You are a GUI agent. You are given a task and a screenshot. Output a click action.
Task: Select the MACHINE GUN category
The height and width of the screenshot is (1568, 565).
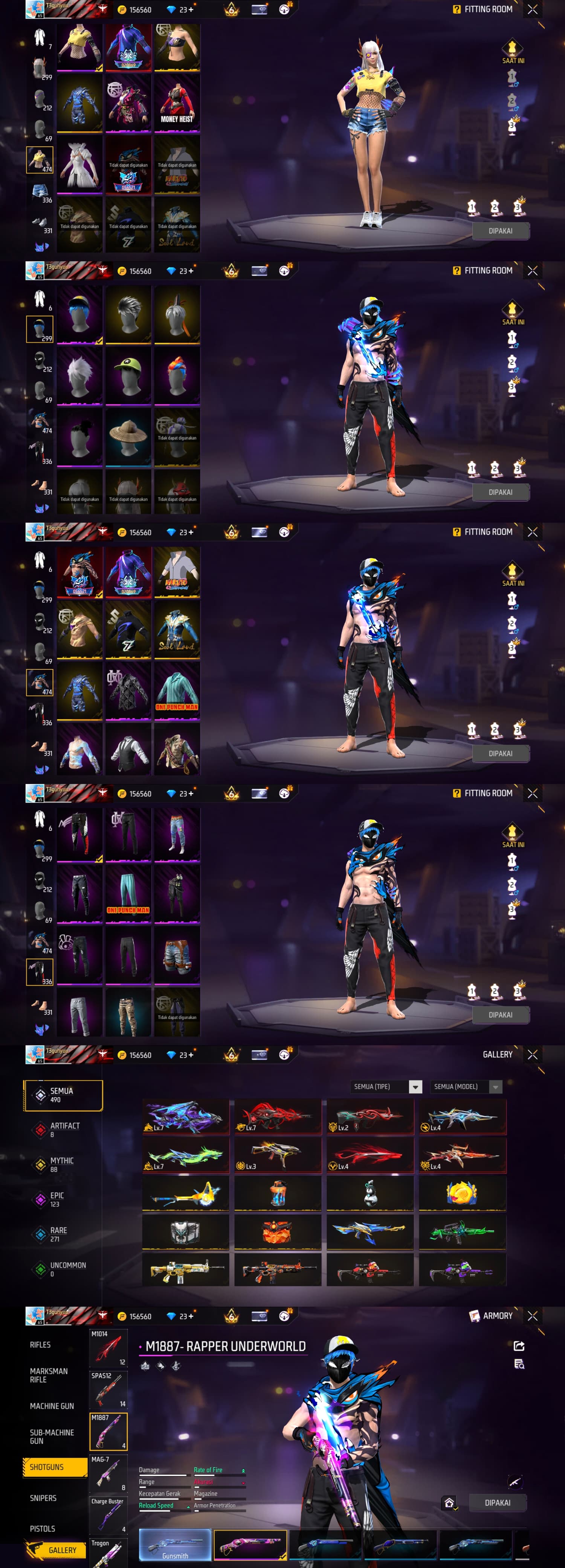coord(52,1406)
